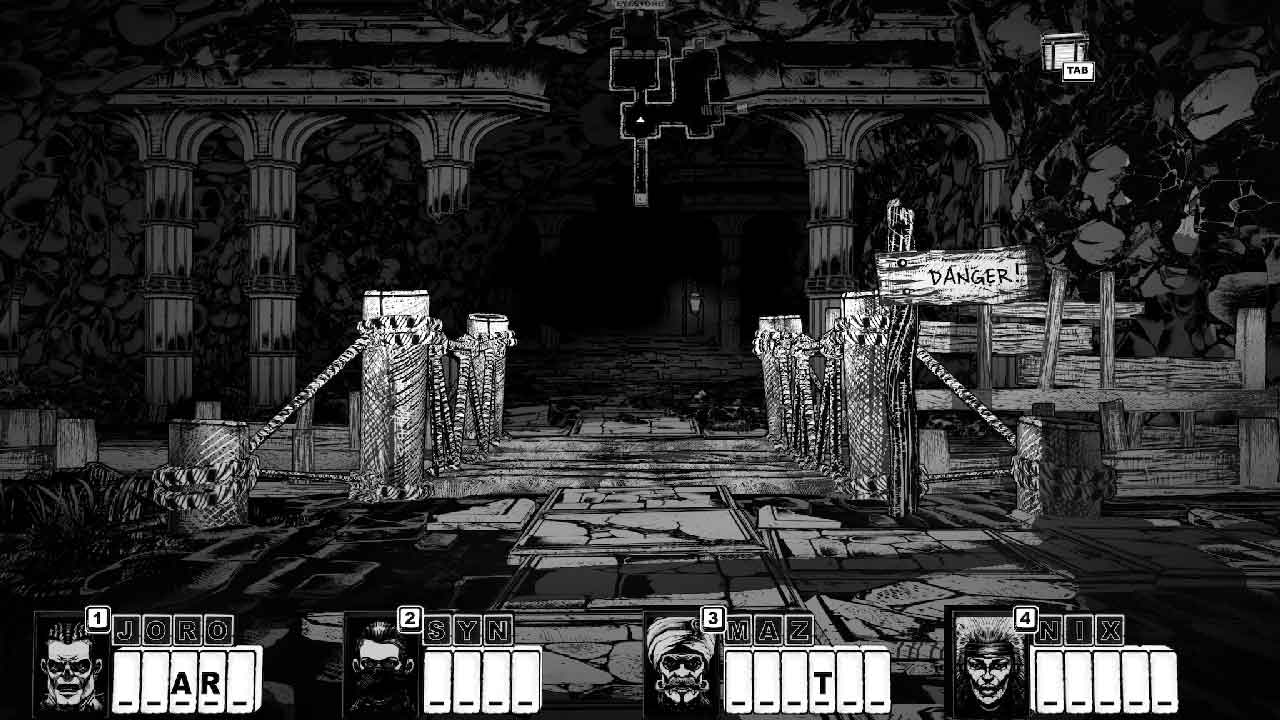Pick Nix's headband portrait

coord(990,667)
